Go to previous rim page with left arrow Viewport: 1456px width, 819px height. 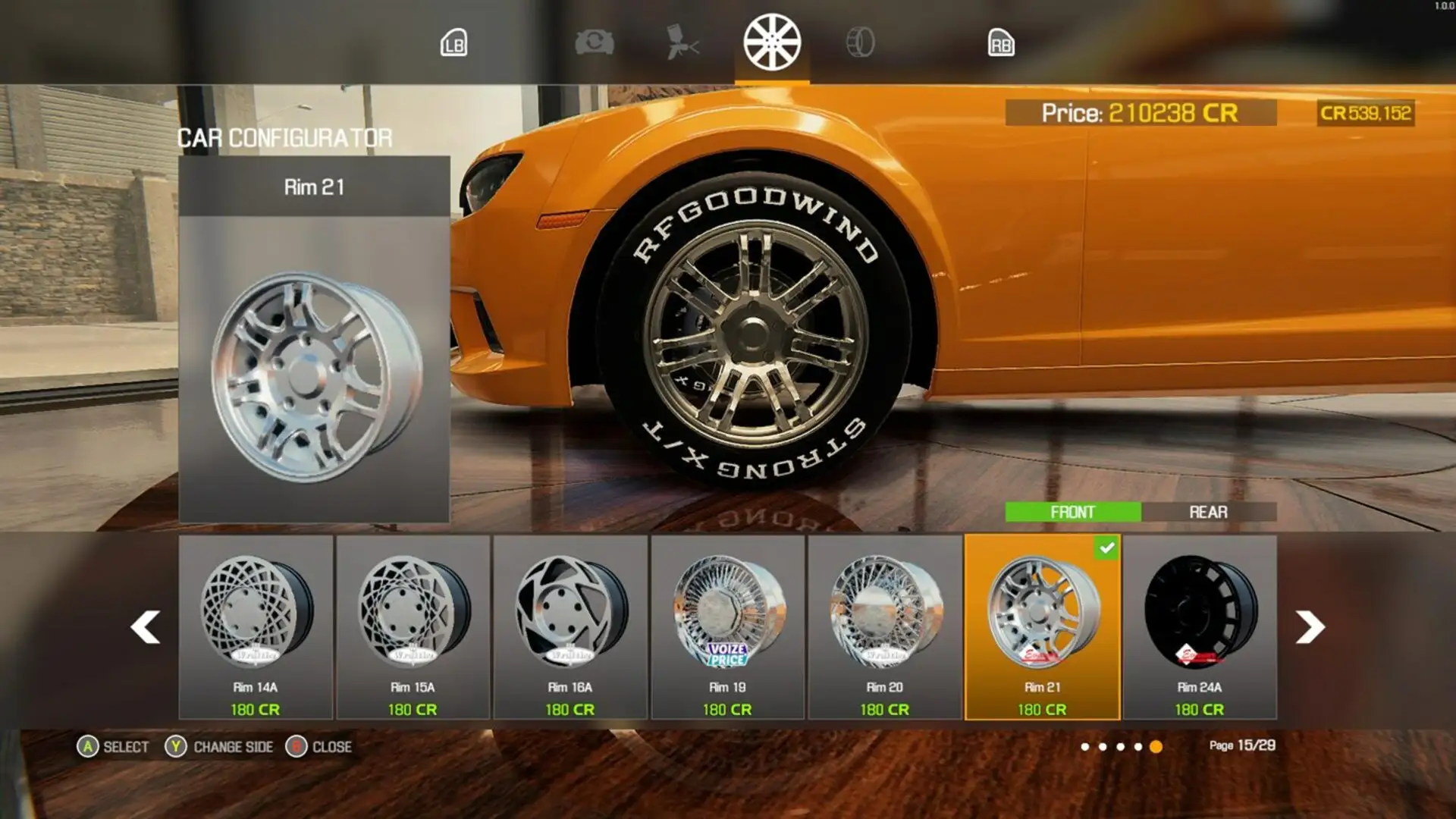(x=144, y=628)
